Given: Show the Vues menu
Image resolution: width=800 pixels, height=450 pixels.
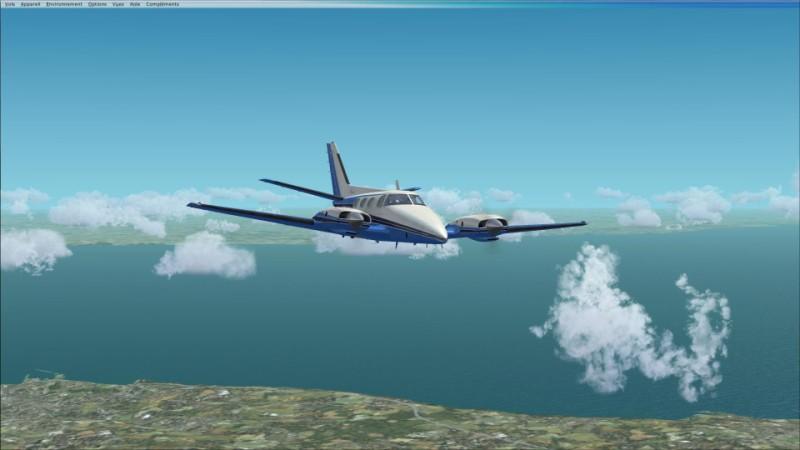Looking at the screenshot, I should 118,4.
